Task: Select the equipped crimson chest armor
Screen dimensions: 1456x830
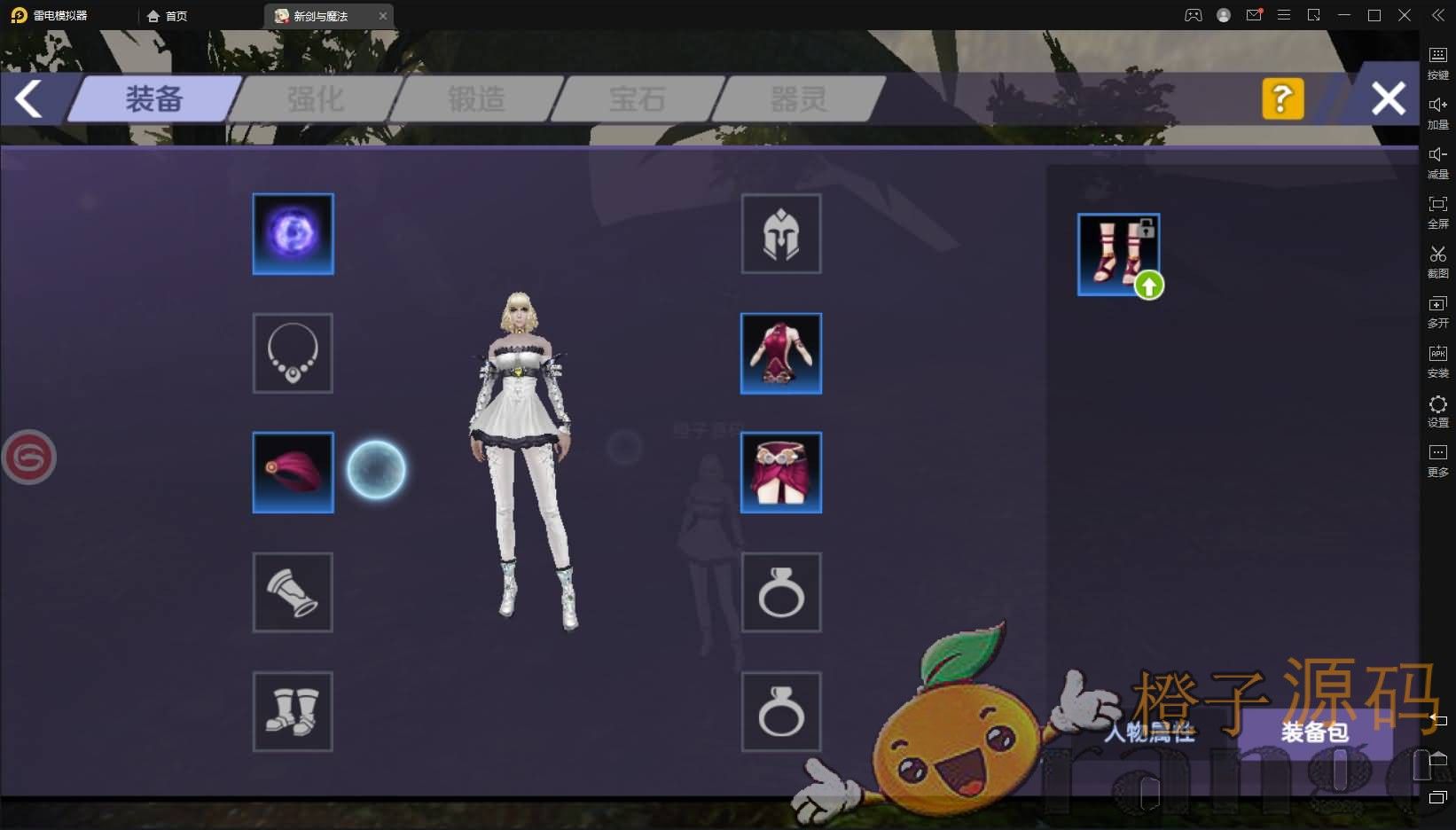Action: coord(780,353)
